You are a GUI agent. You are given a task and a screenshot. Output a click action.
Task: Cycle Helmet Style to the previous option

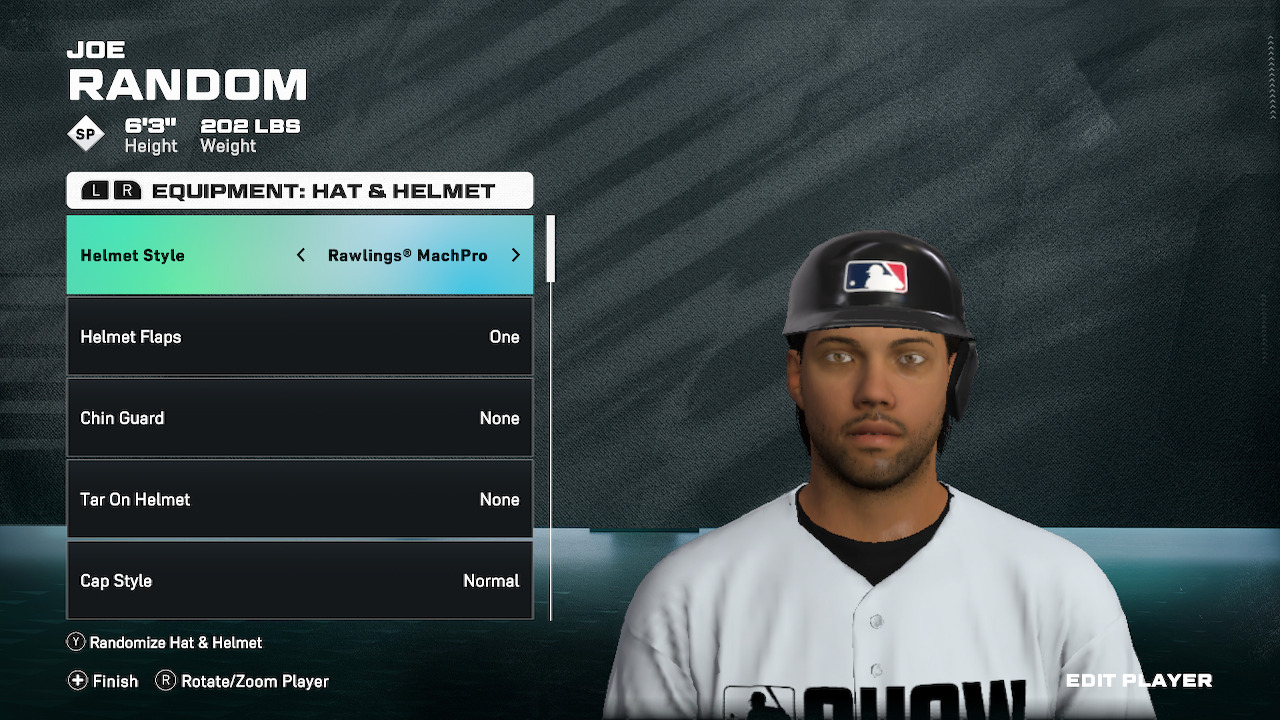[301, 256]
